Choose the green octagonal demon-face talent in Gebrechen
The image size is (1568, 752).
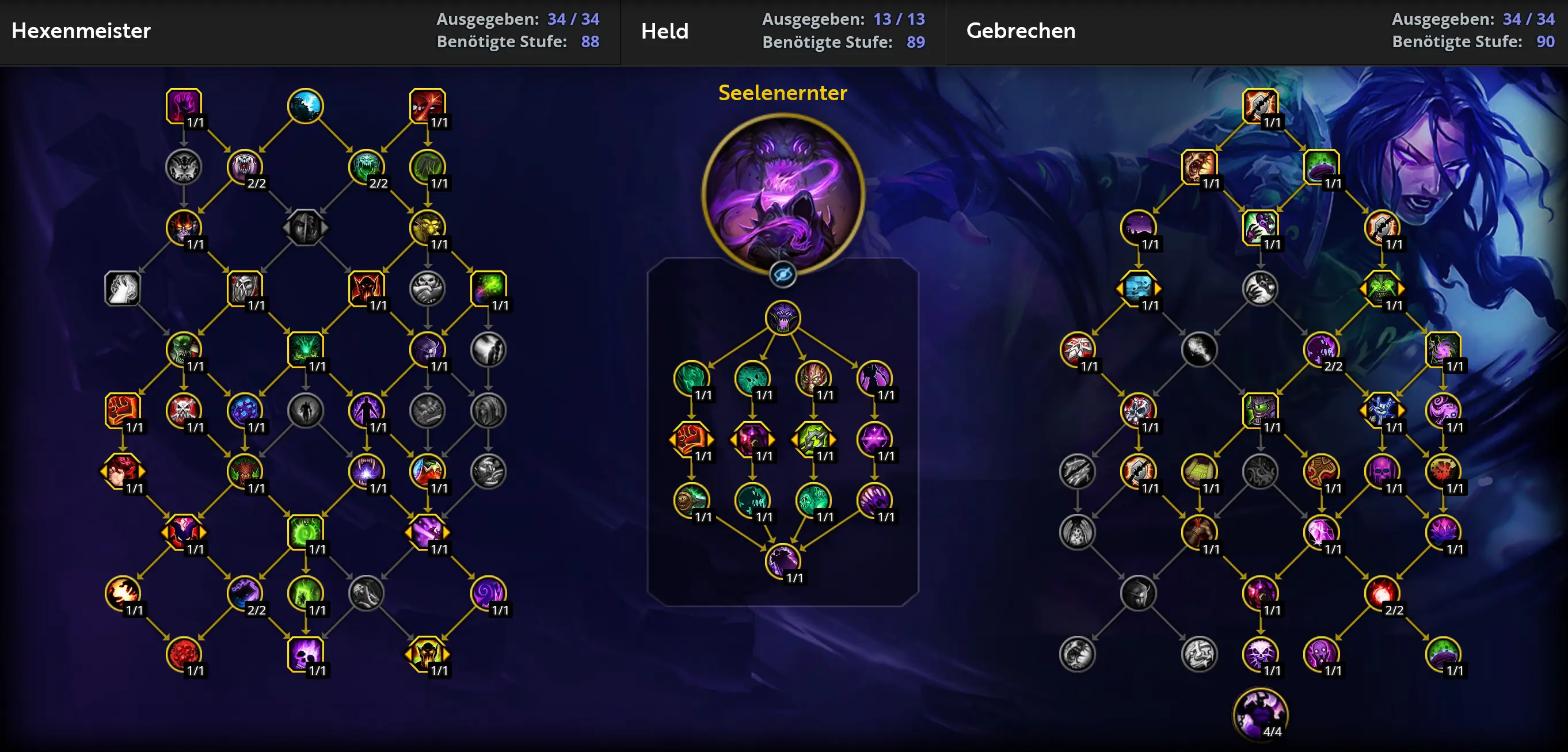[1381, 288]
